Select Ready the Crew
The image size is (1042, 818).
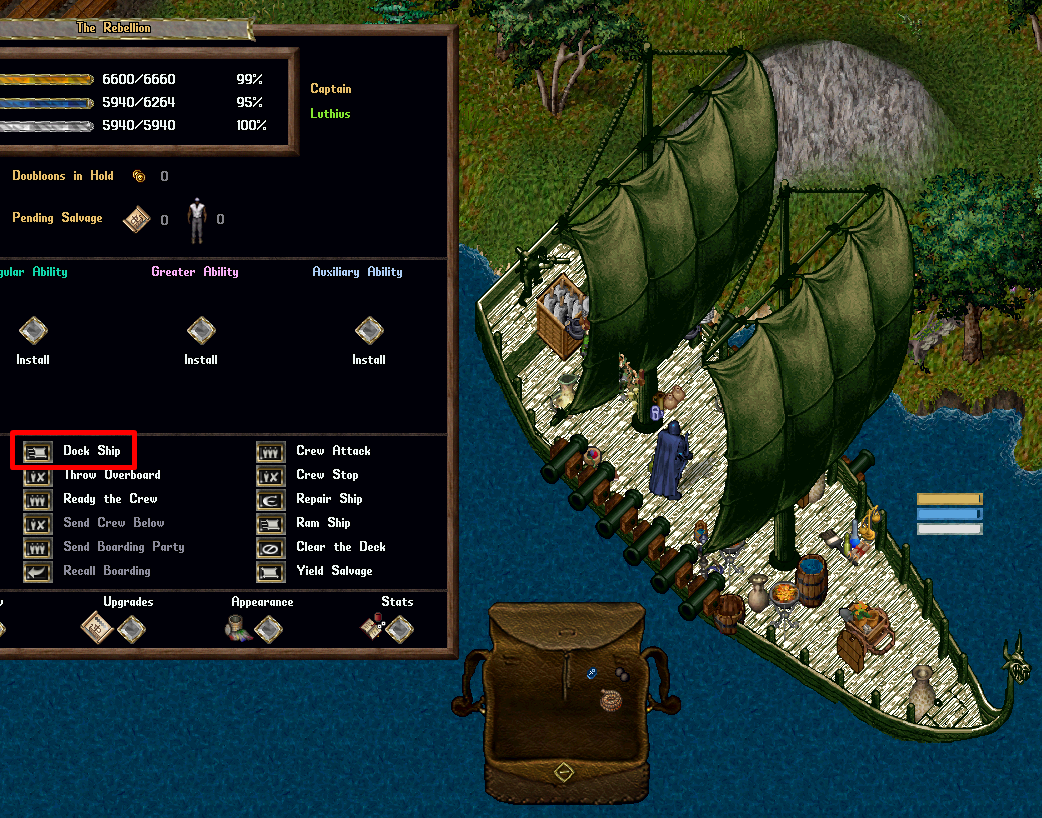[38, 499]
